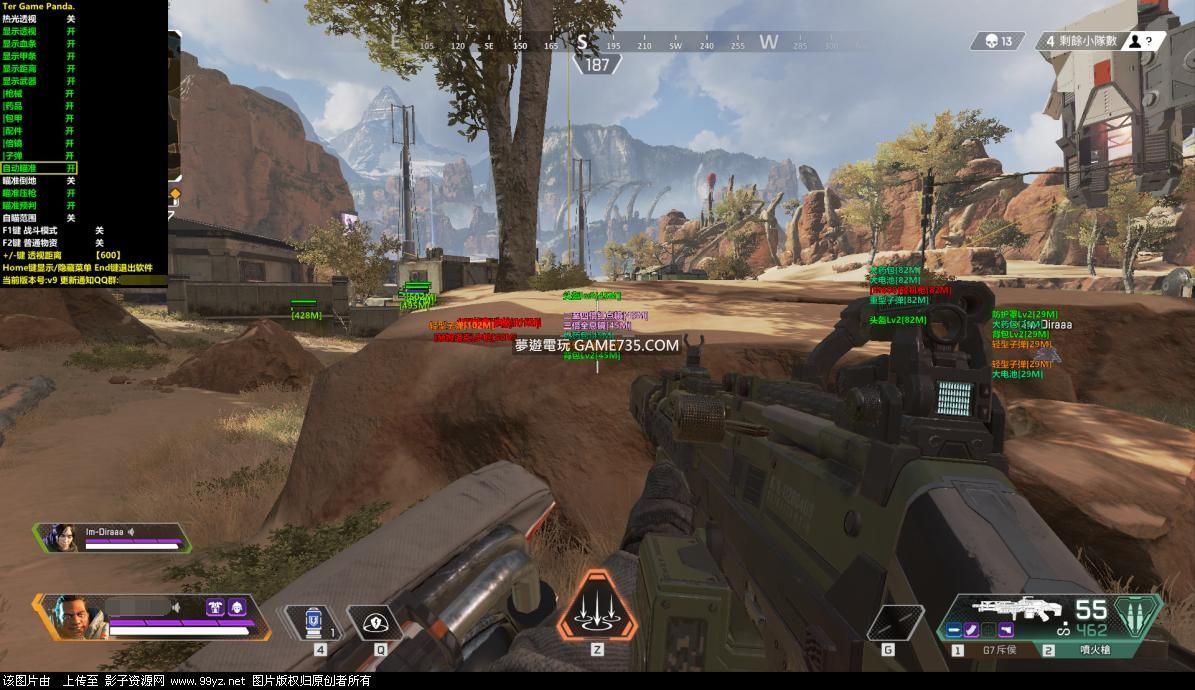Activate the dome shield tactical ability

pyautogui.click(x=376, y=623)
